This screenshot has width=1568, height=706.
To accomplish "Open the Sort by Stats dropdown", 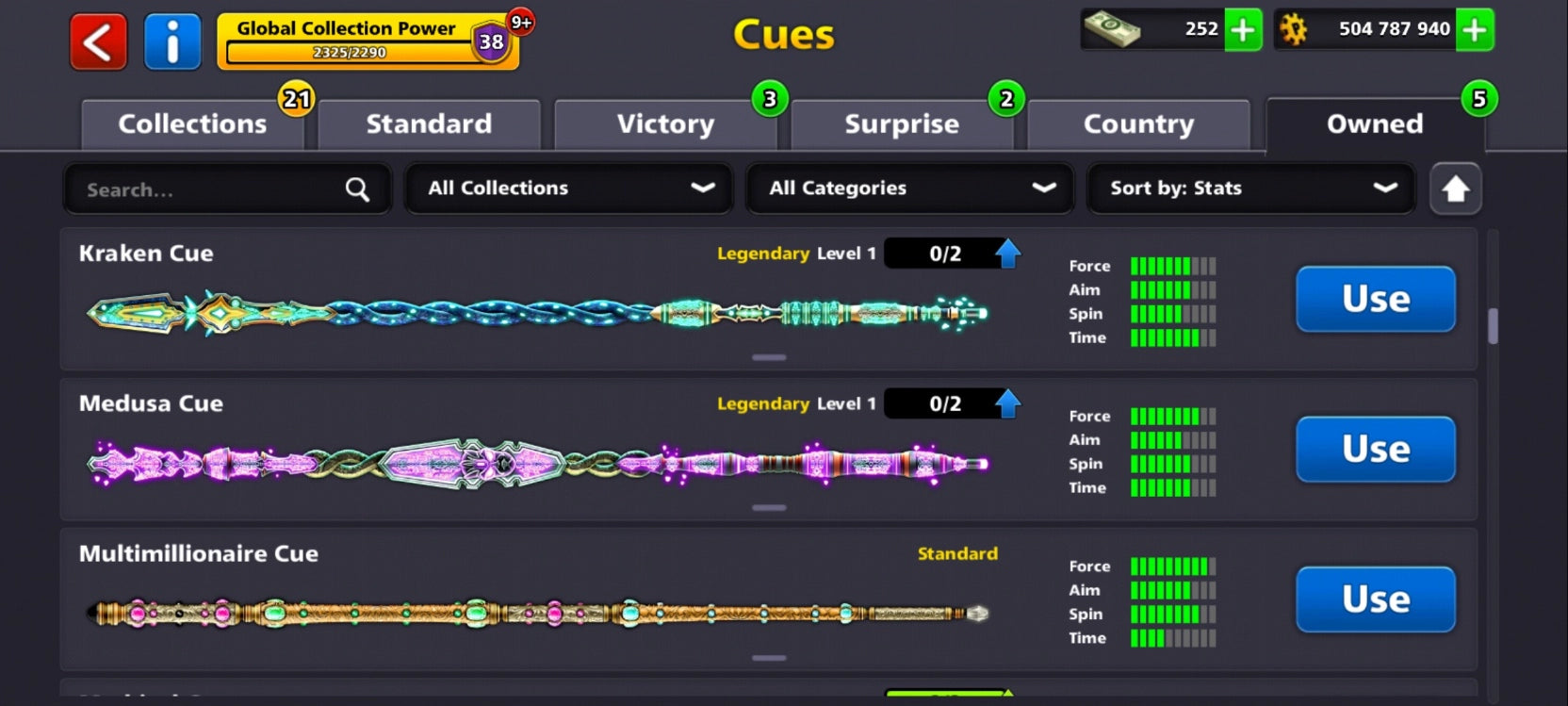I will pyautogui.click(x=1250, y=189).
